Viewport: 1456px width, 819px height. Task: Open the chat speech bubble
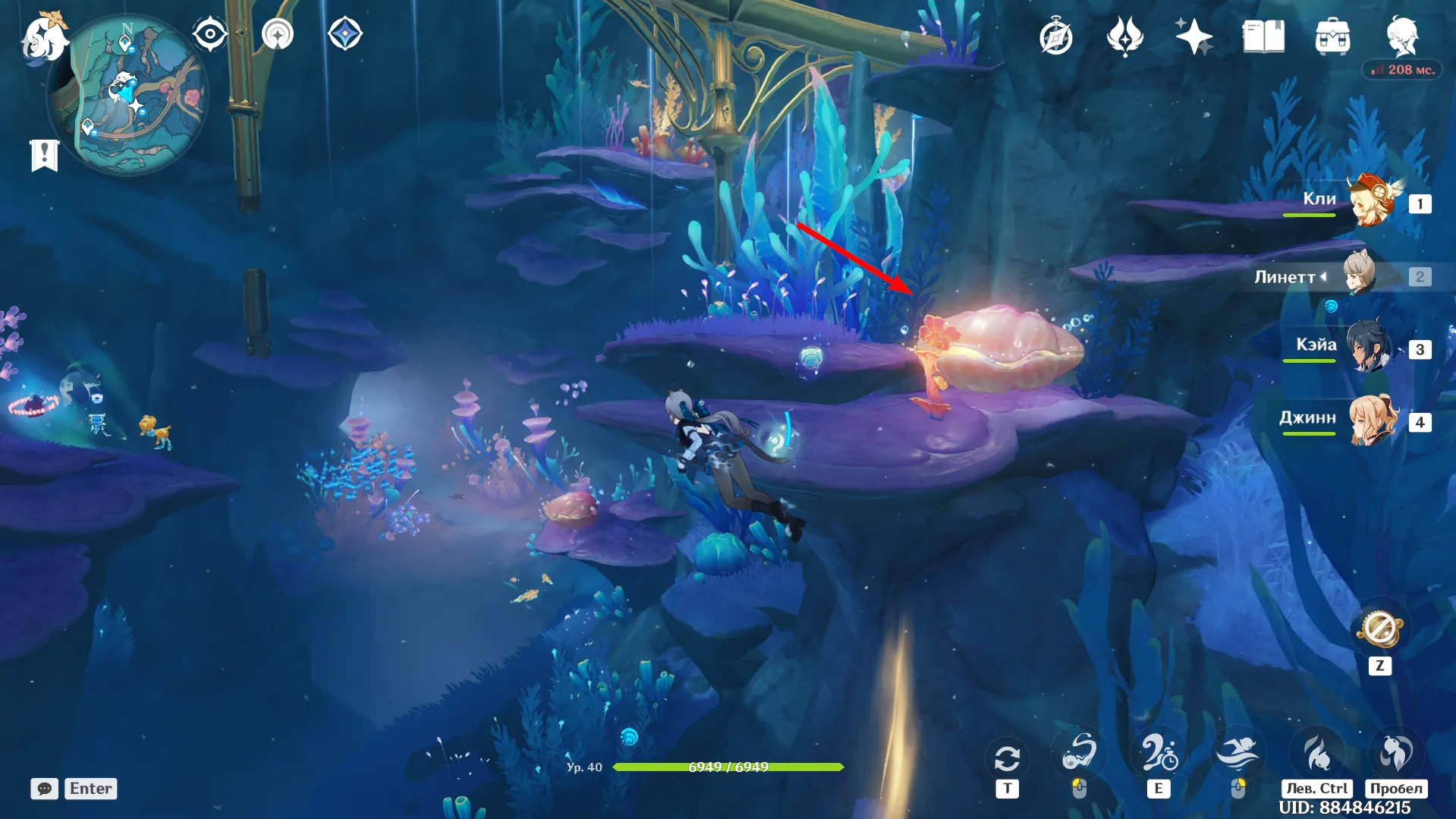pos(45,789)
